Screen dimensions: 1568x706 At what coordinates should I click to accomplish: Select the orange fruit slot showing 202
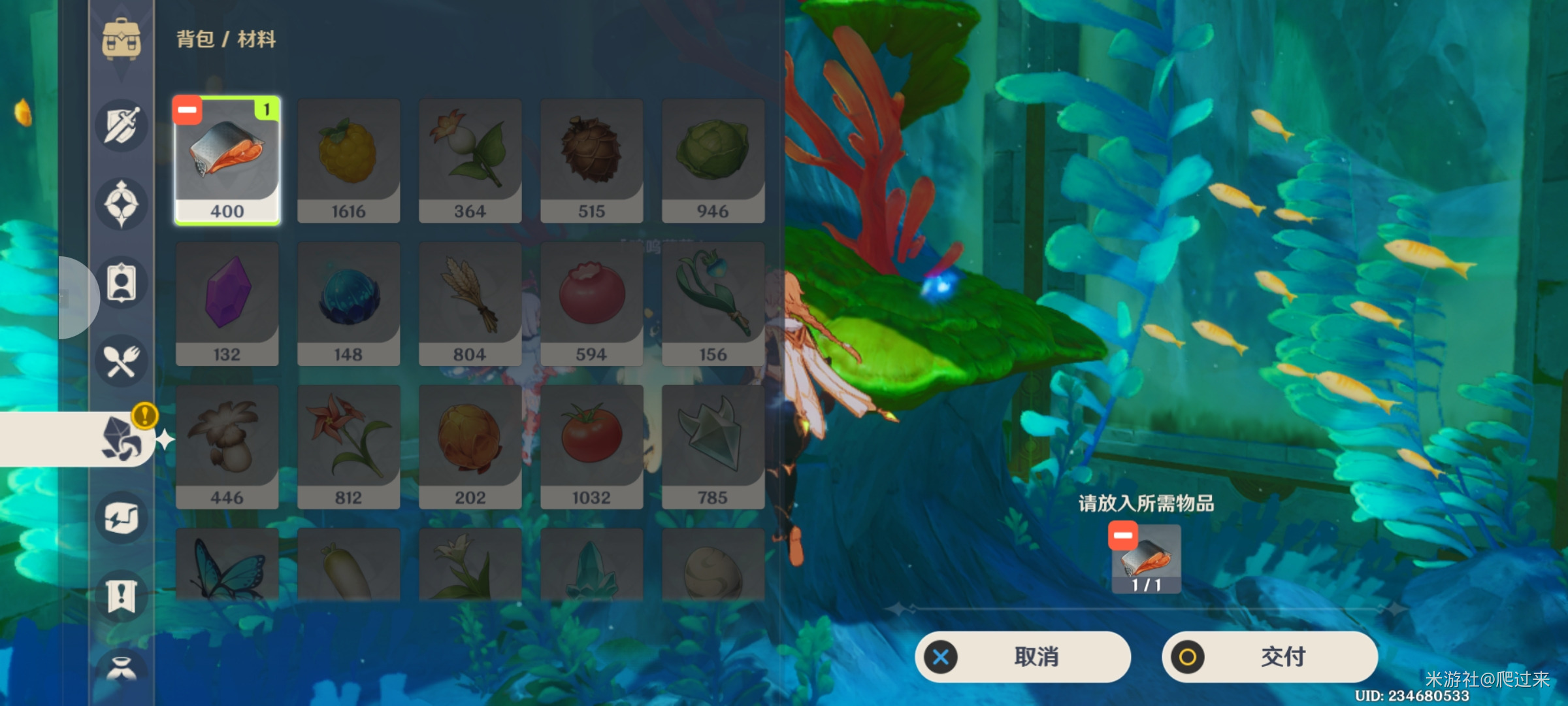click(470, 447)
